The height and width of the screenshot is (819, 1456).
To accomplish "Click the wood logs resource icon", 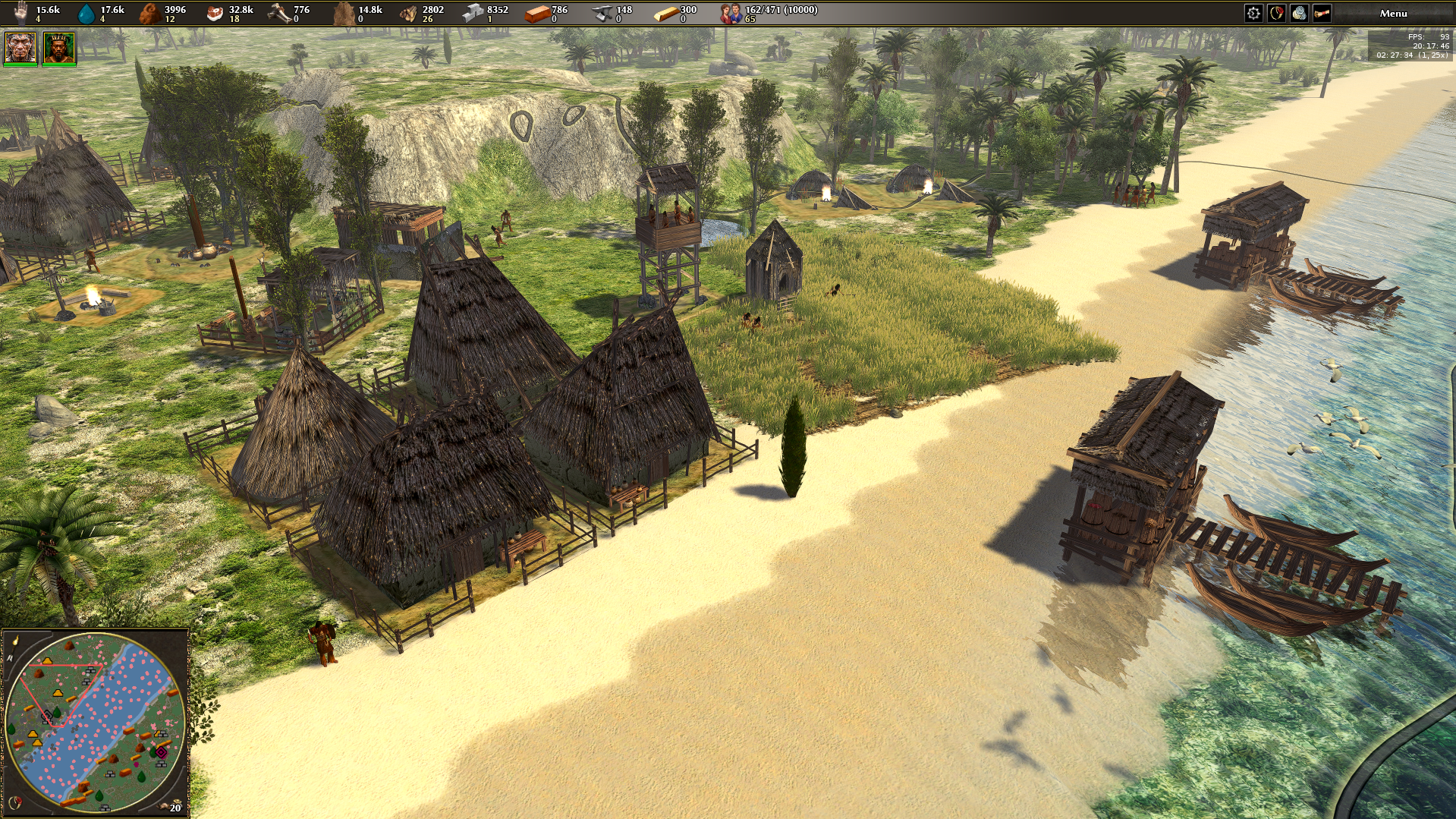I will click(408, 13).
